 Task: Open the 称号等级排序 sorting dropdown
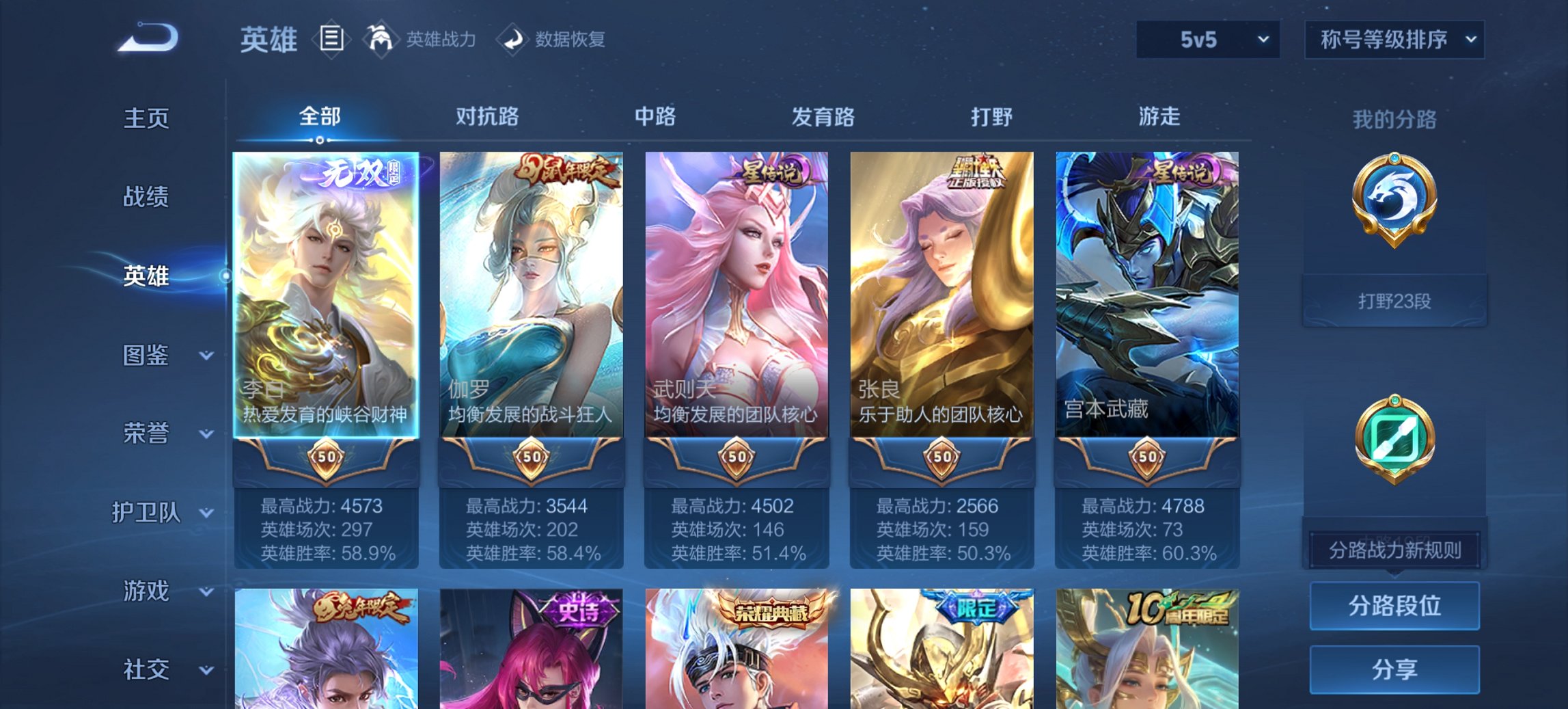click(1392, 40)
